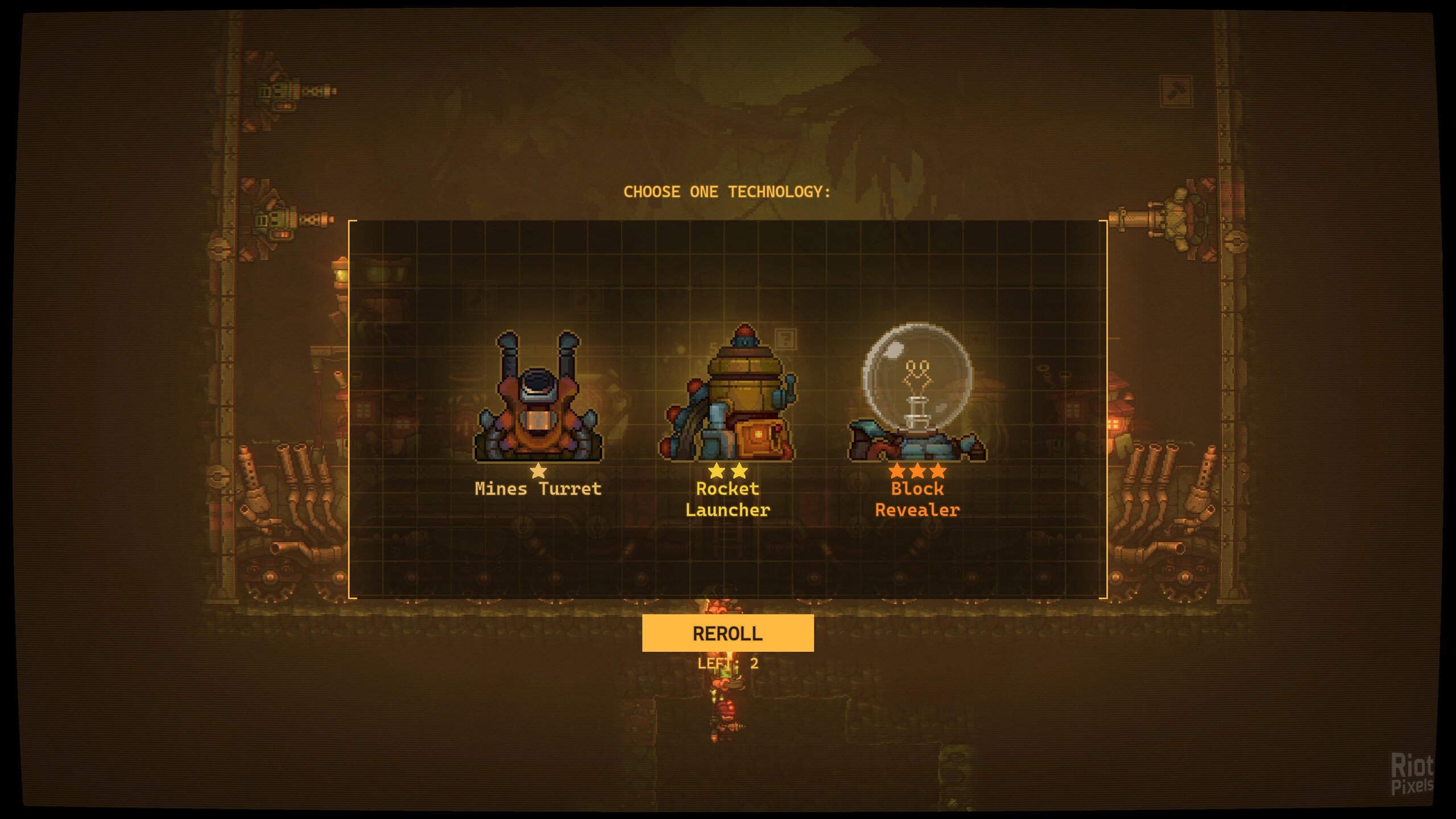Click the Reroll button
Screen dimensions: 1456x819
click(727, 633)
